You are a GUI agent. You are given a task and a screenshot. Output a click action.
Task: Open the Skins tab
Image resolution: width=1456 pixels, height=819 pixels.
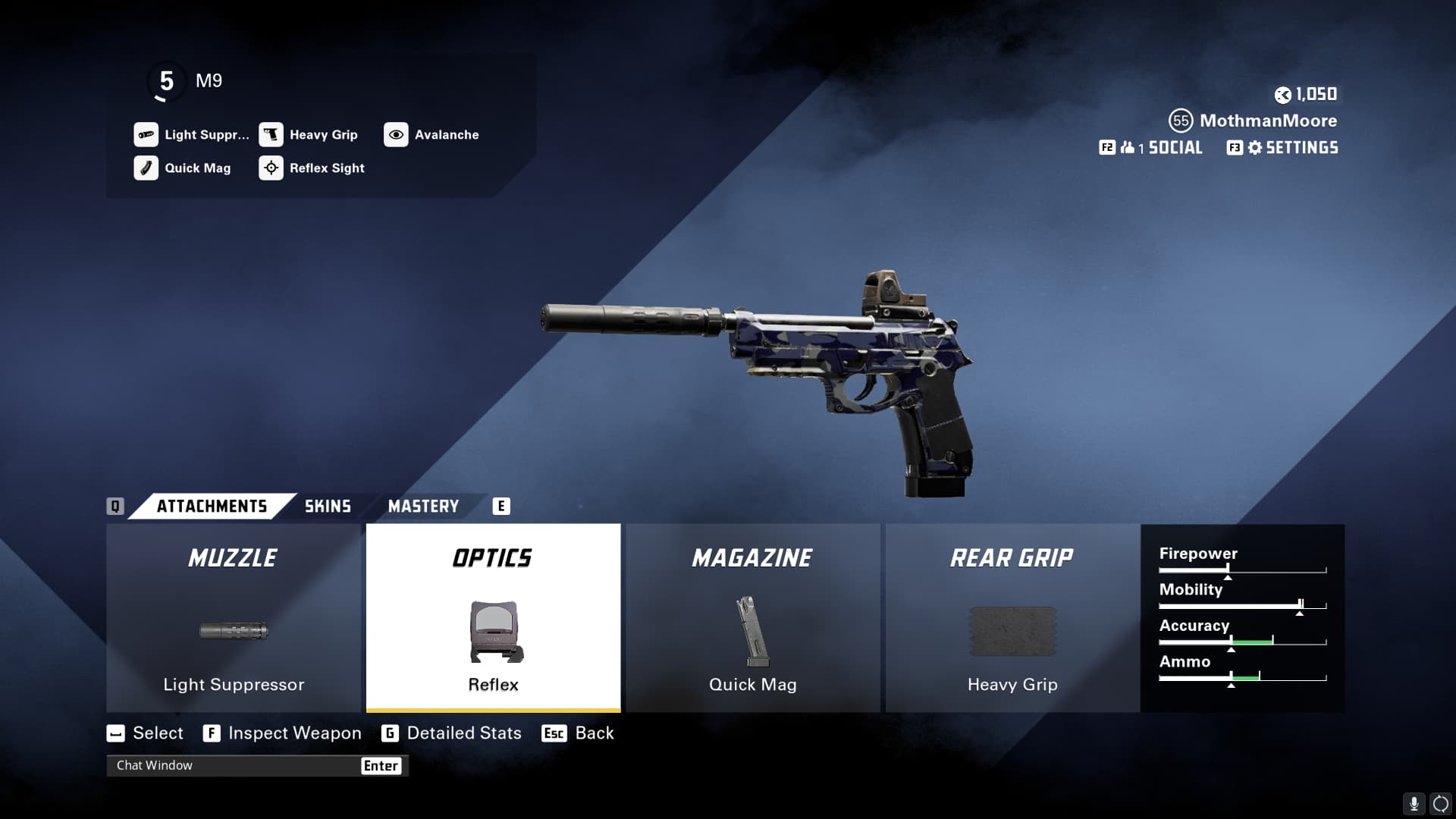(x=328, y=506)
